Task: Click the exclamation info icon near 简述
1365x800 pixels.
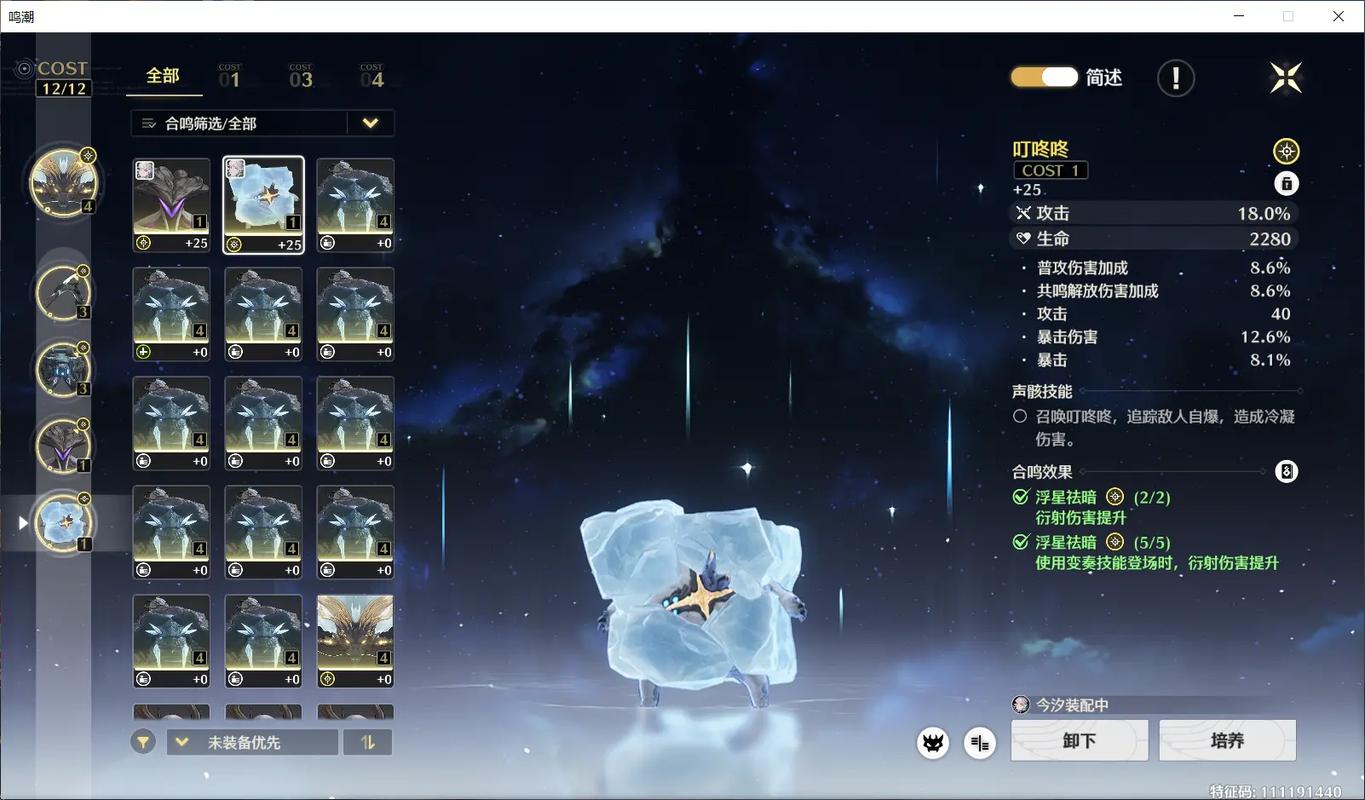Action: click(x=1175, y=77)
